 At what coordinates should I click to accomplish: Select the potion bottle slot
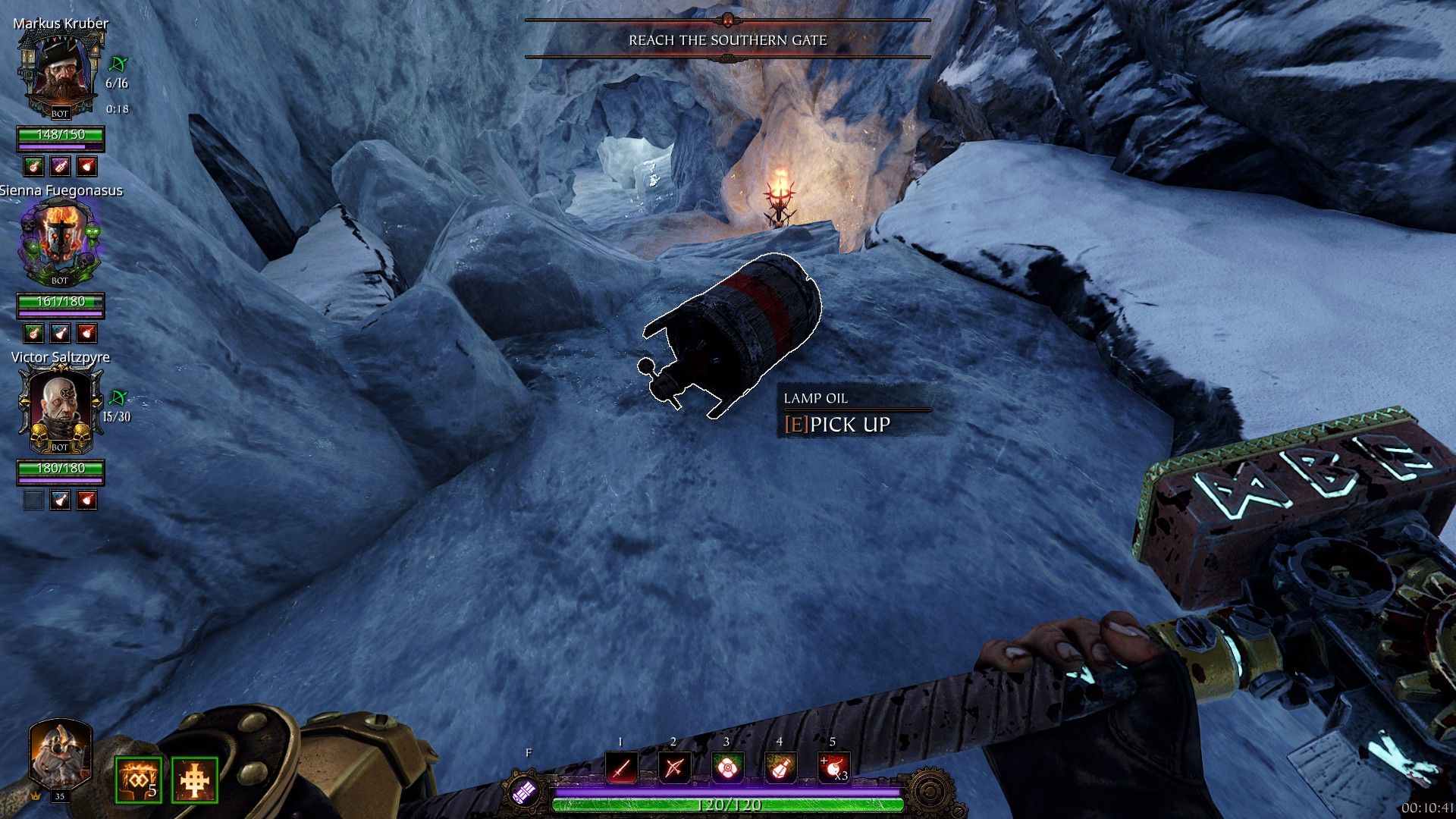click(780, 768)
